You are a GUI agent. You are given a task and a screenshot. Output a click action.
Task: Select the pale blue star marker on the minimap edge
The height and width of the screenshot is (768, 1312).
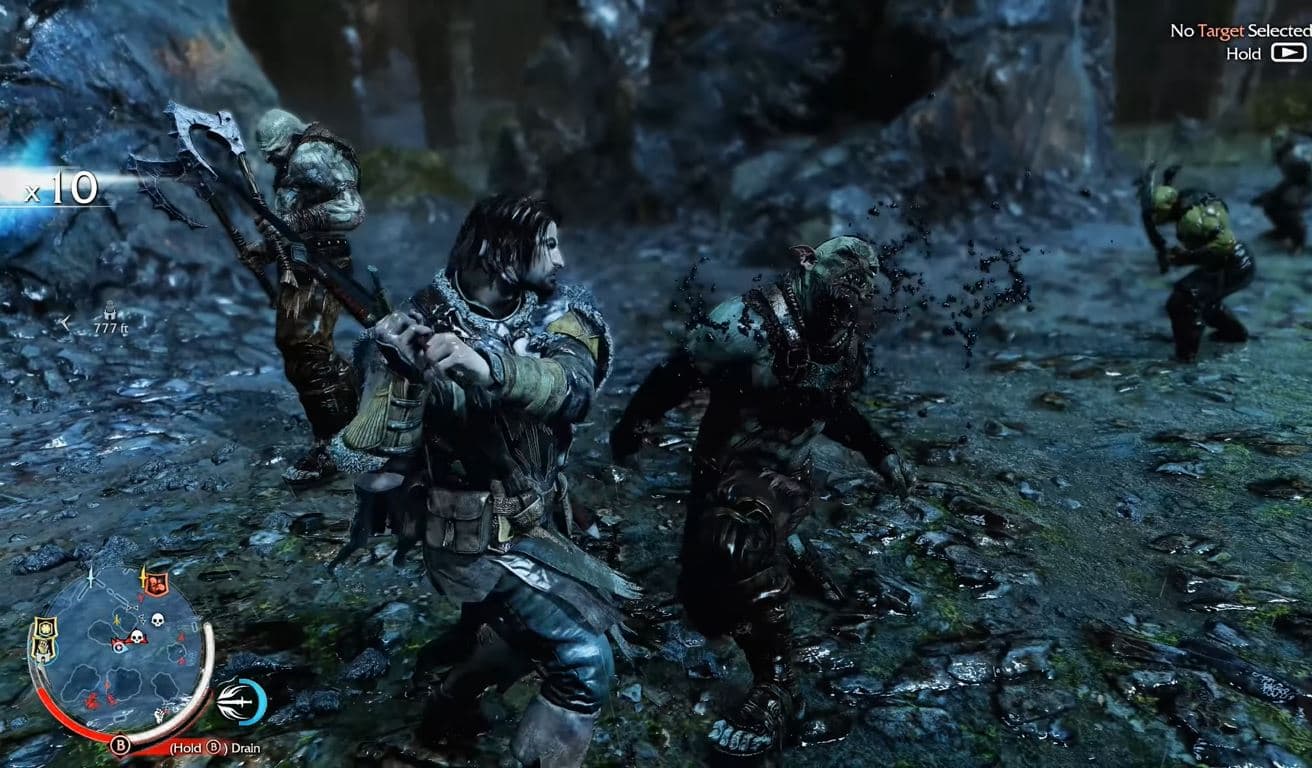click(91, 577)
